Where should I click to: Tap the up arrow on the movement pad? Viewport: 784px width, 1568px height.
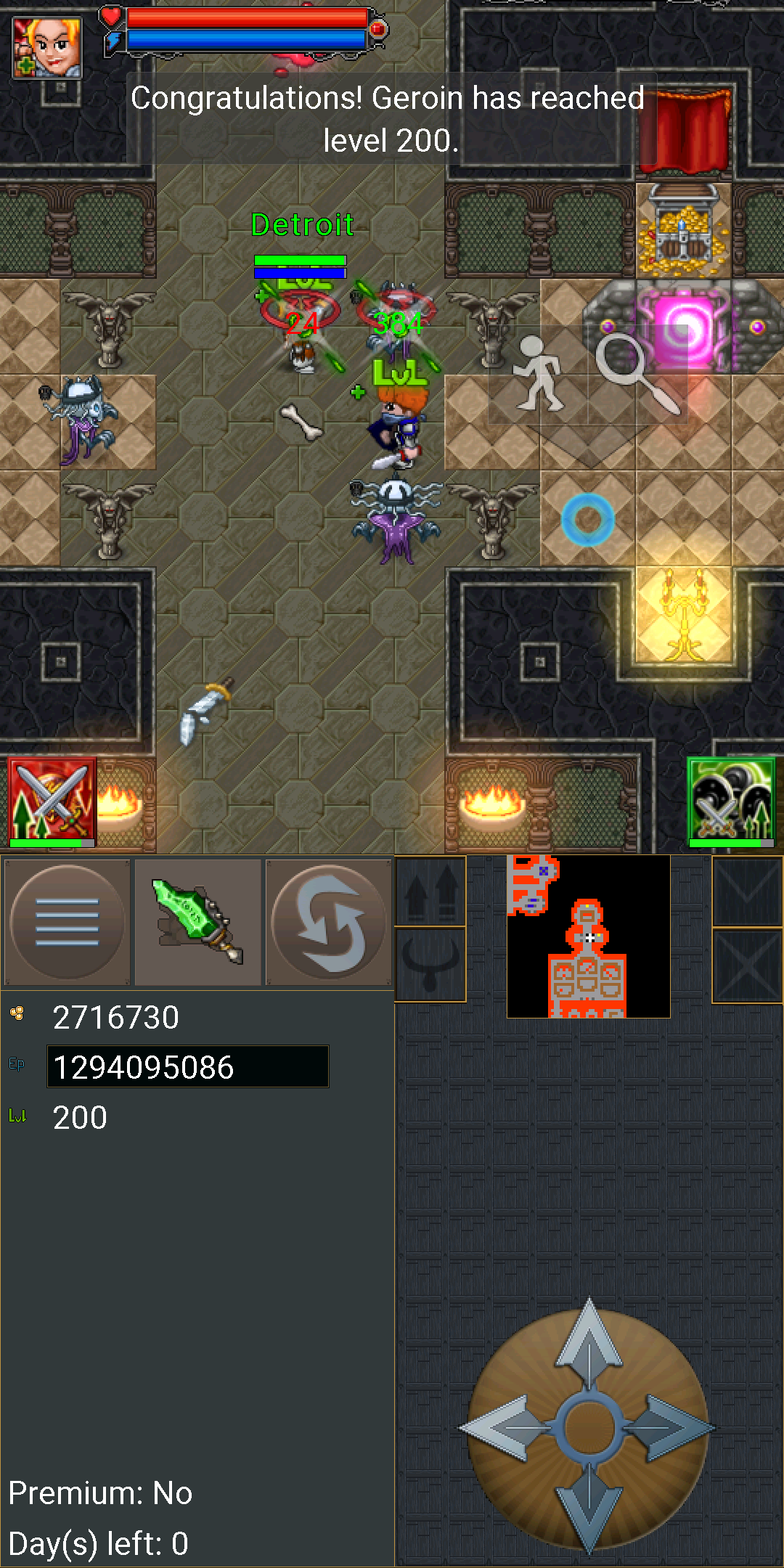point(589,1343)
